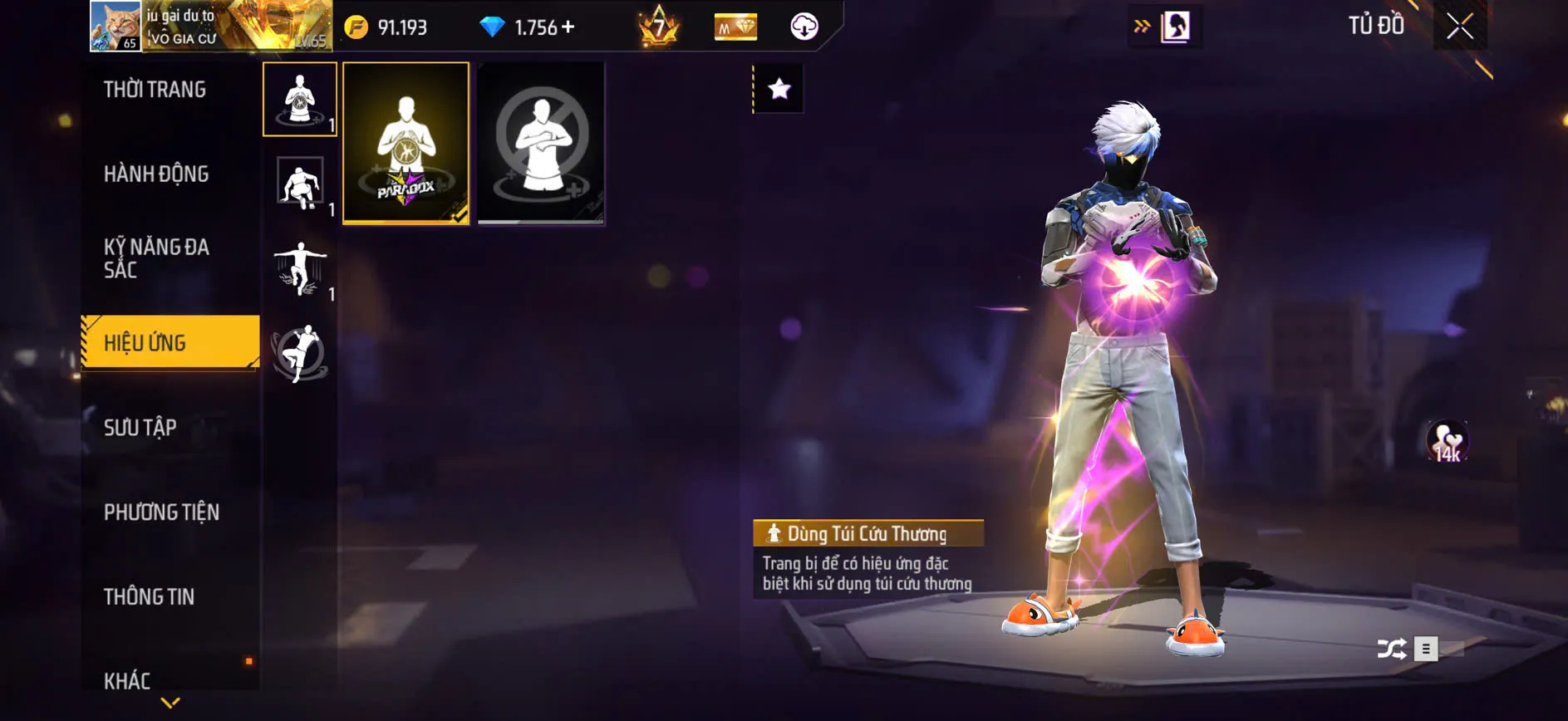Screen dimensions: 1568x721
Task: Switch to the Hành Động tab
Action: click(156, 174)
